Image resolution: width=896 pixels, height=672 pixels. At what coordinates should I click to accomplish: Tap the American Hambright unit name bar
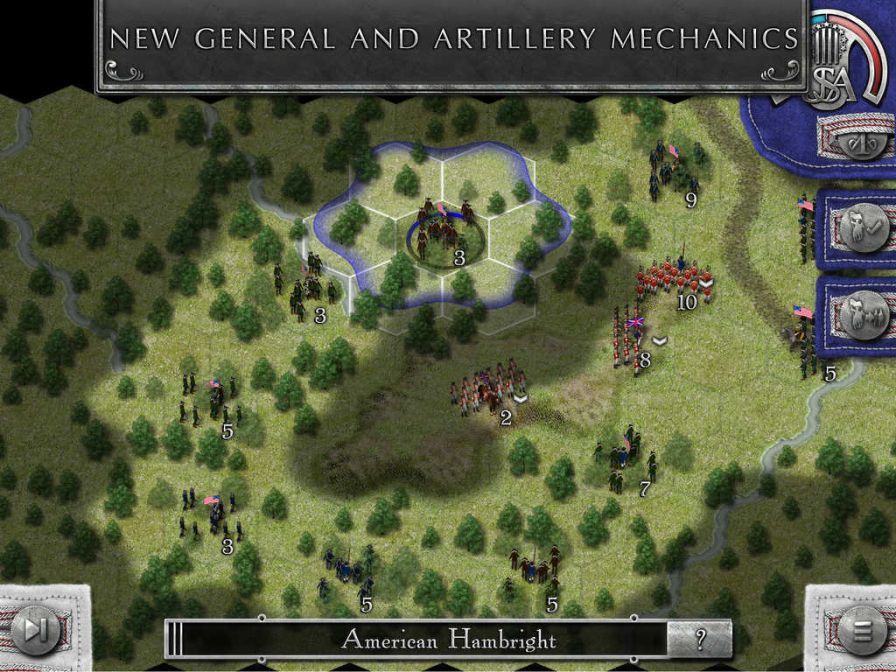click(x=448, y=639)
